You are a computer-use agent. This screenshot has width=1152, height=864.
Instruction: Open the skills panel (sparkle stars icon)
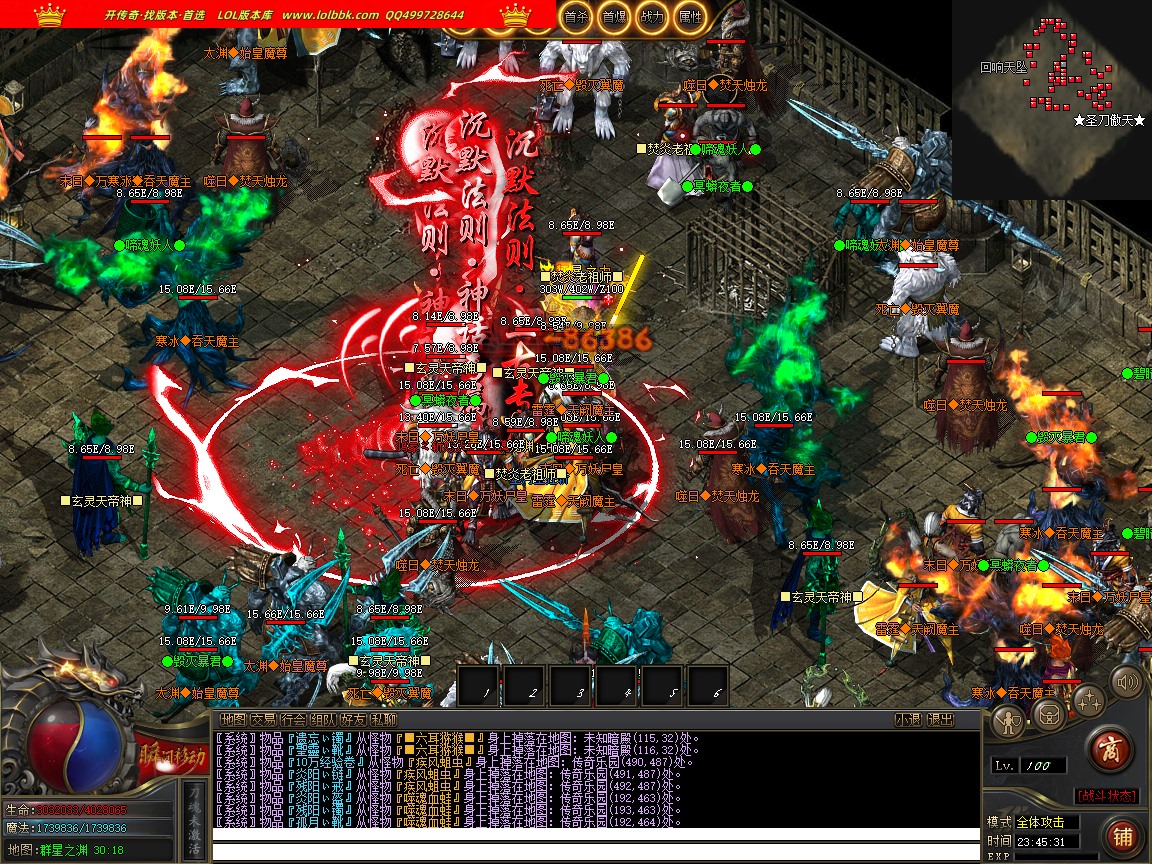click(1090, 700)
